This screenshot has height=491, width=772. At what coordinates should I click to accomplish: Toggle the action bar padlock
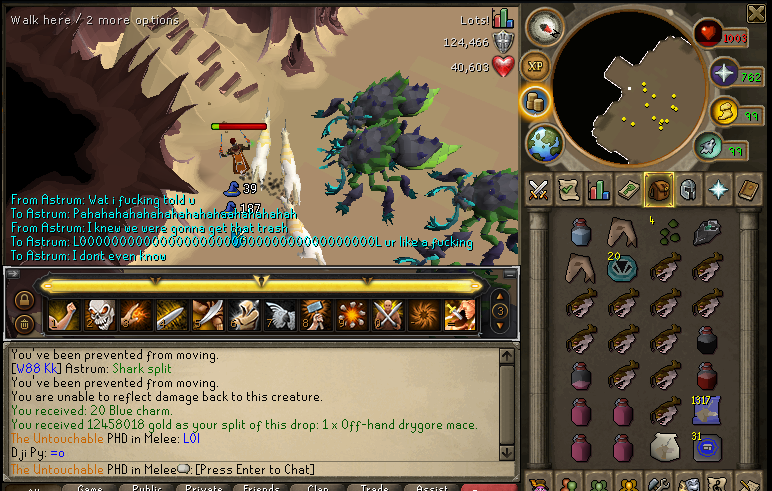tap(23, 299)
